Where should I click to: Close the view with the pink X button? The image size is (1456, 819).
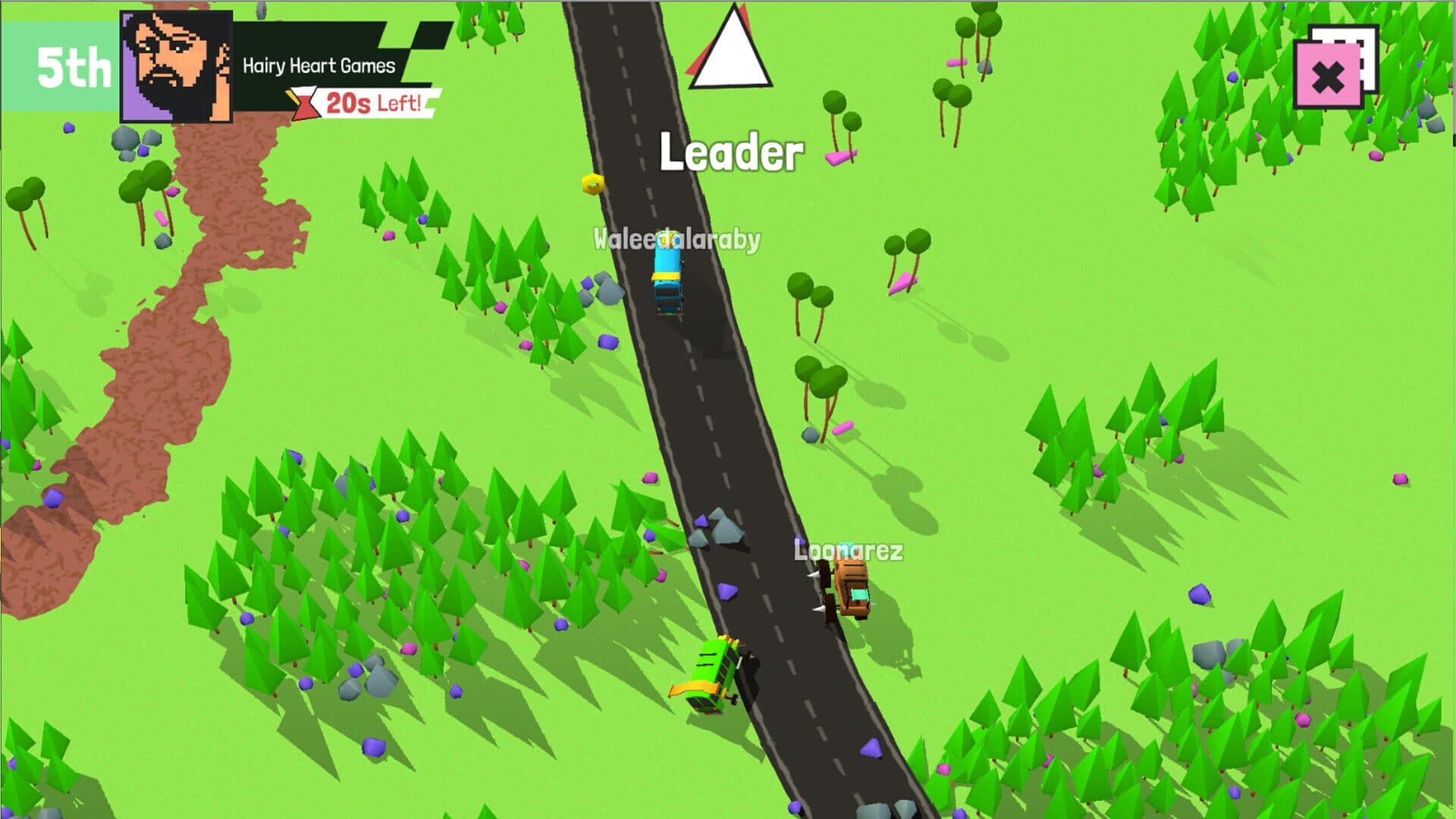tap(1327, 77)
